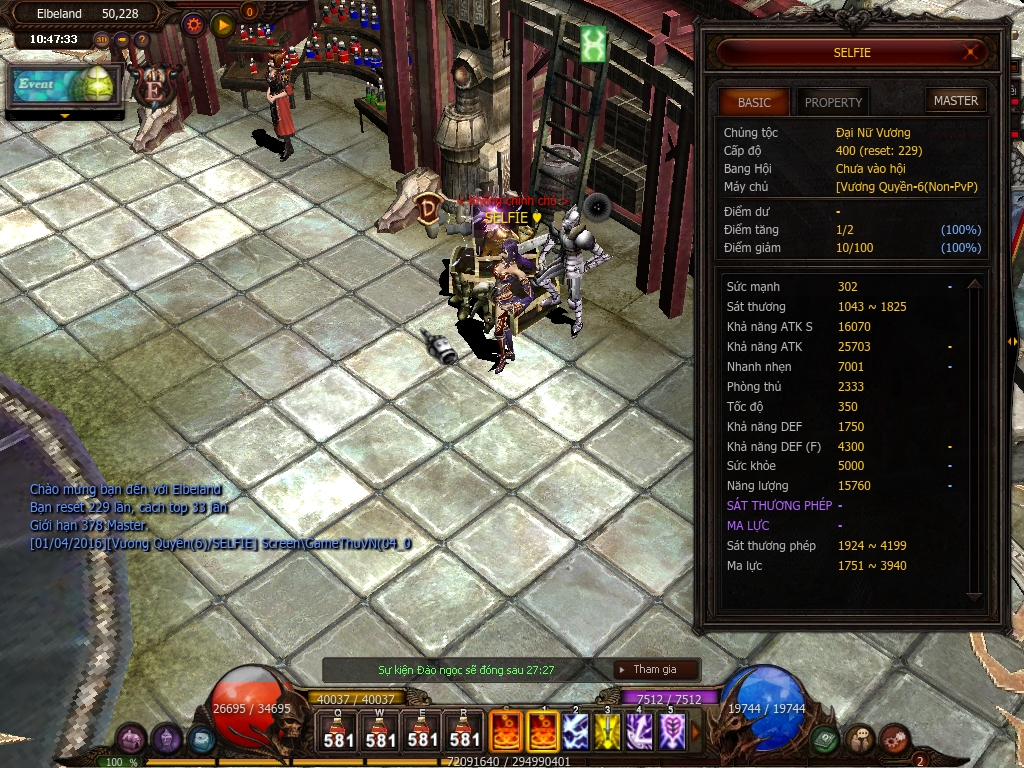This screenshot has height=768, width=1024.
Task: Toggle the 3D view button
Action: [102, 40]
